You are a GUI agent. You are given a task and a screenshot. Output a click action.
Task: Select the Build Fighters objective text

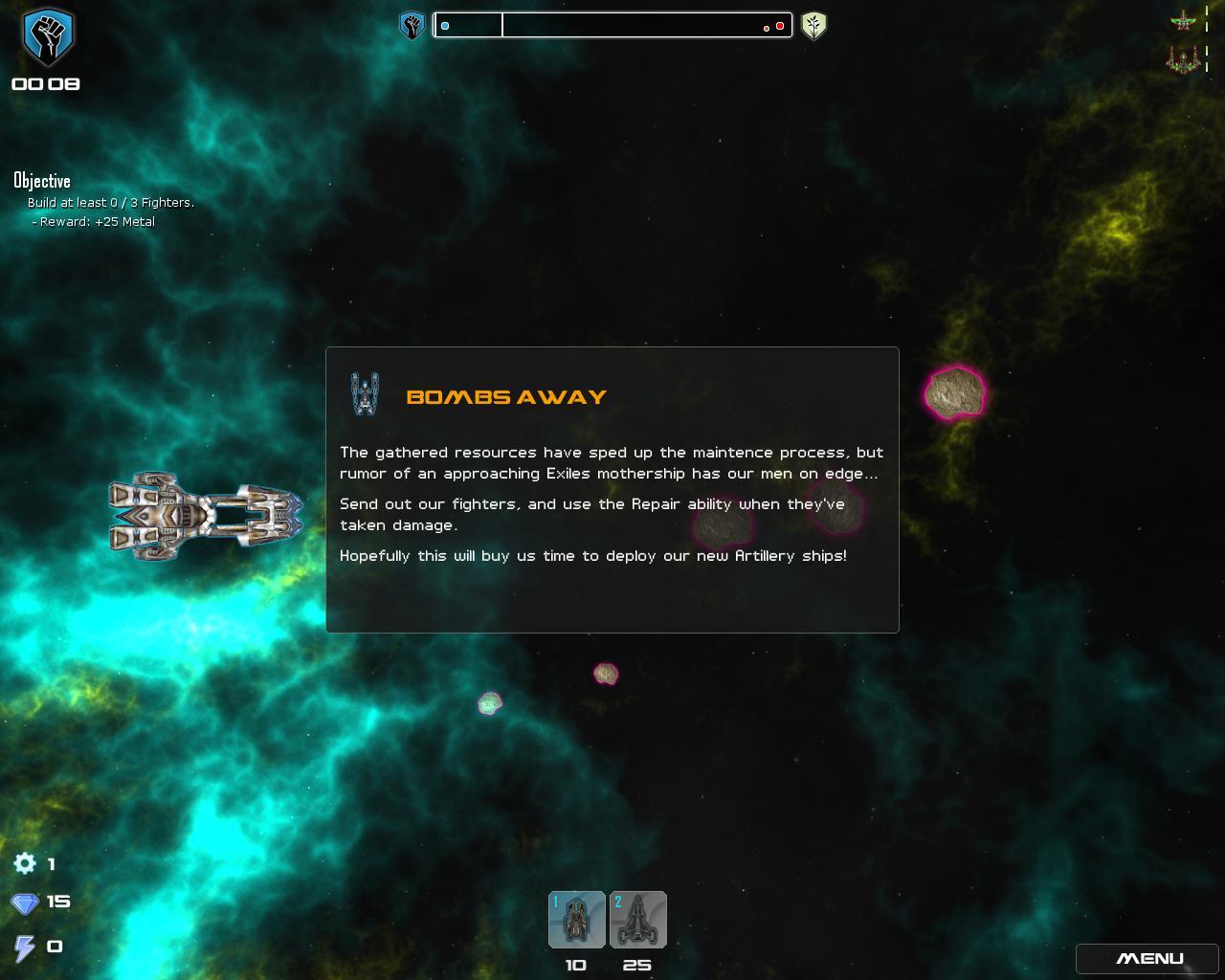point(110,202)
